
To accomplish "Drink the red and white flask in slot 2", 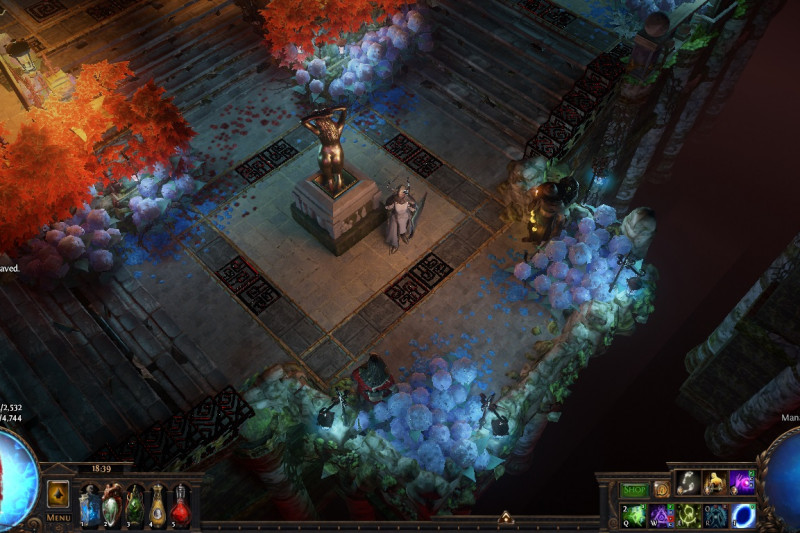I will [112, 503].
